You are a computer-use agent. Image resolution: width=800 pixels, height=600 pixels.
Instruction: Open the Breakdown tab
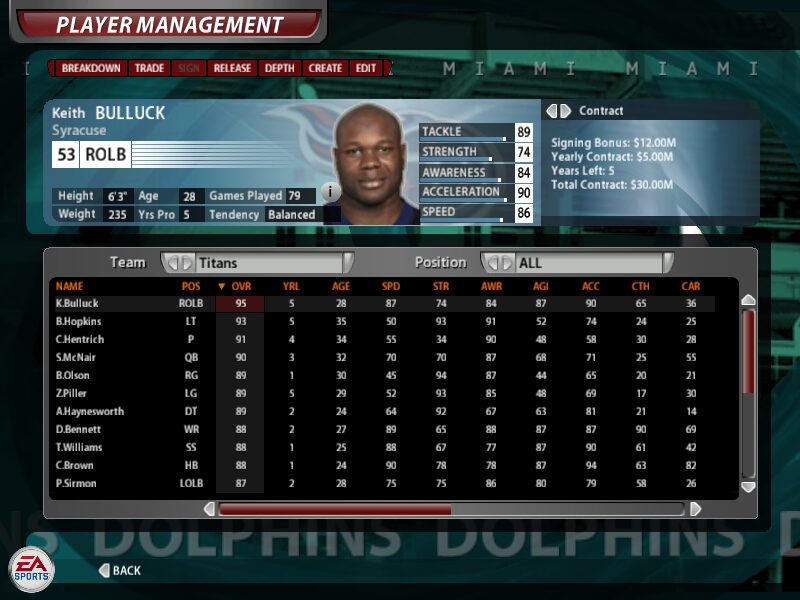91,68
